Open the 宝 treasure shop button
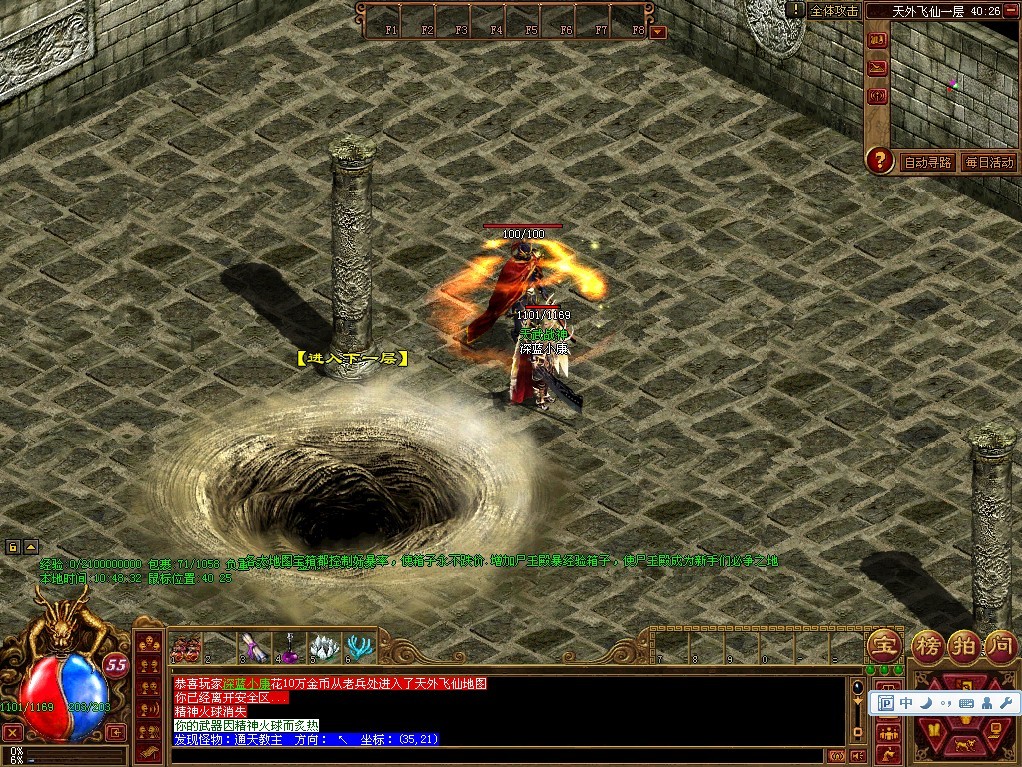Screen dimensions: 1022x767 pyautogui.click(x=883, y=645)
